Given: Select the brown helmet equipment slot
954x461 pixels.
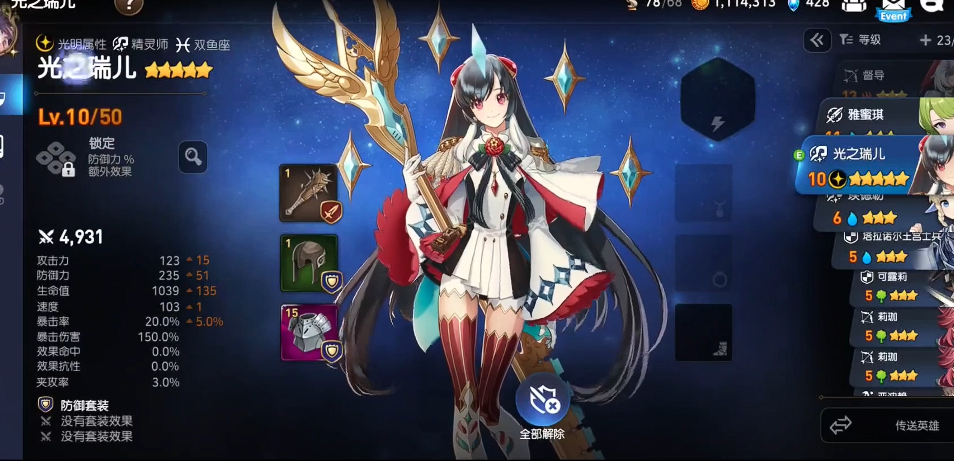Looking at the screenshot, I should click(x=308, y=262).
